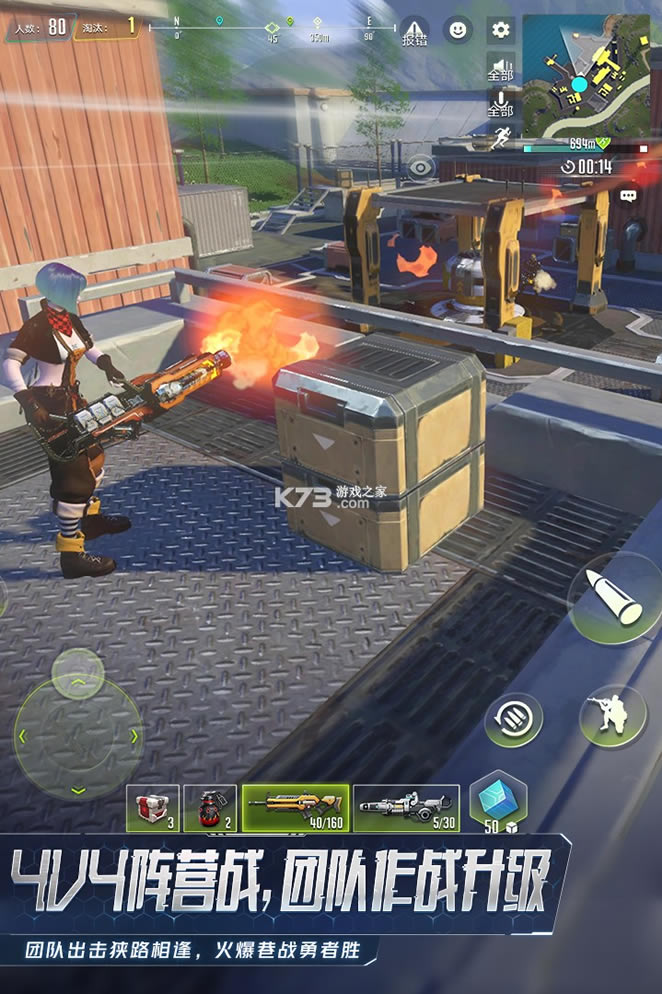Open the gear settings menu

(500, 30)
